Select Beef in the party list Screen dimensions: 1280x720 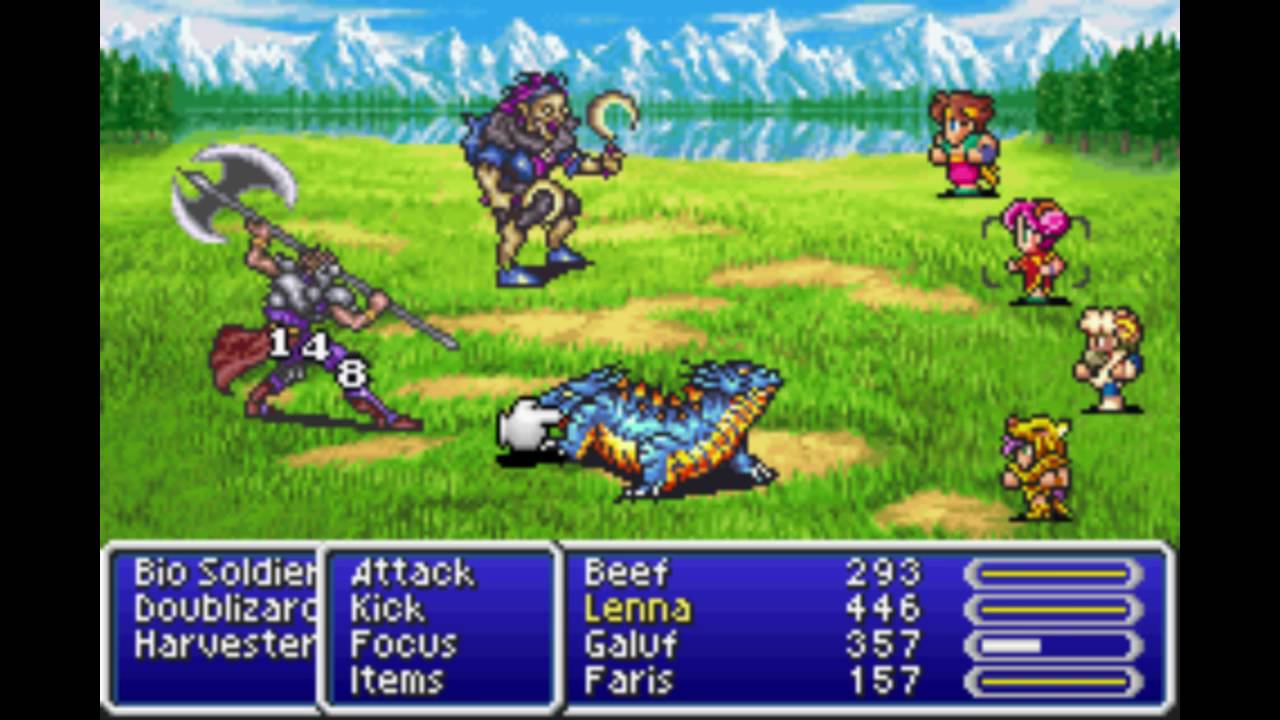tap(626, 573)
